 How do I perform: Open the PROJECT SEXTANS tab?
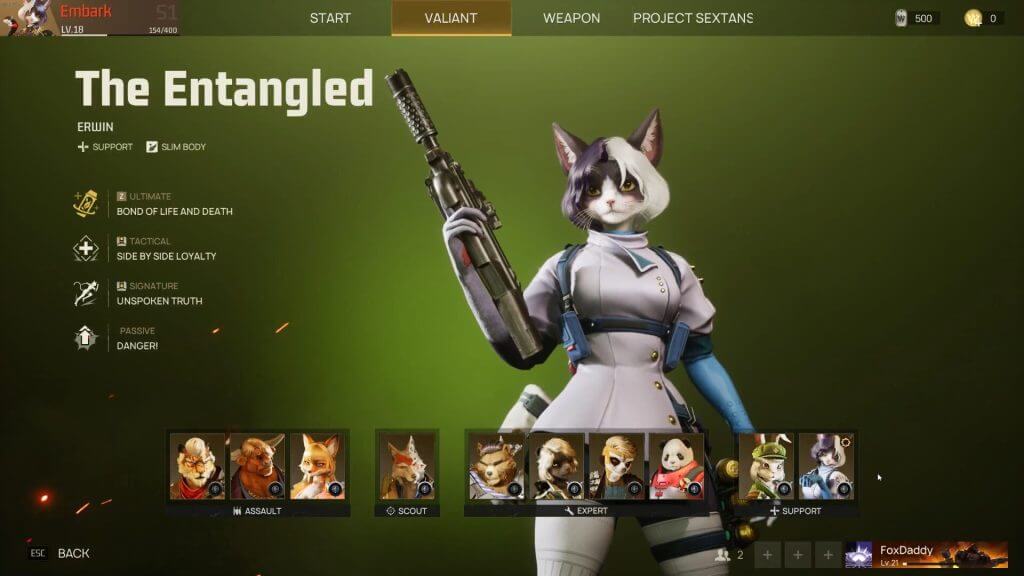point(693,18)
